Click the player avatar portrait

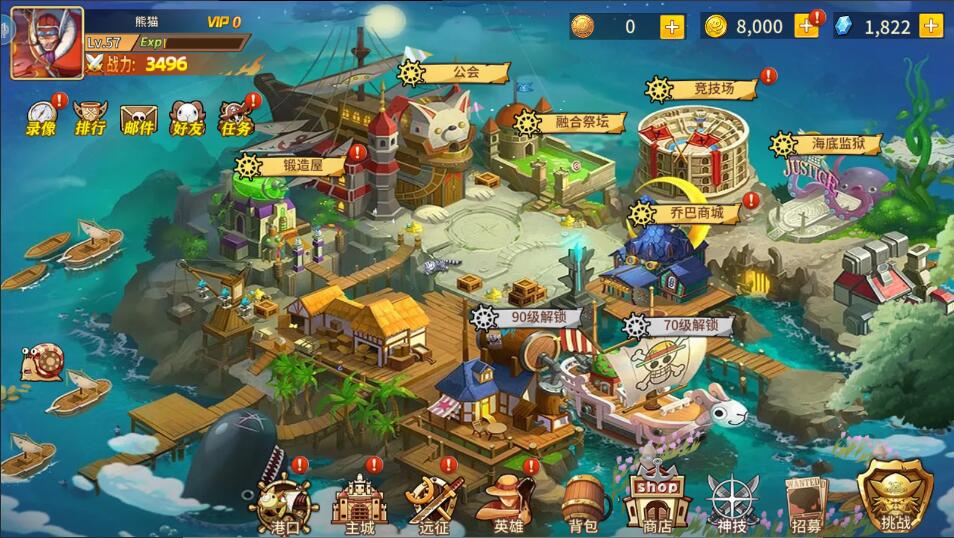click(46, 42)
